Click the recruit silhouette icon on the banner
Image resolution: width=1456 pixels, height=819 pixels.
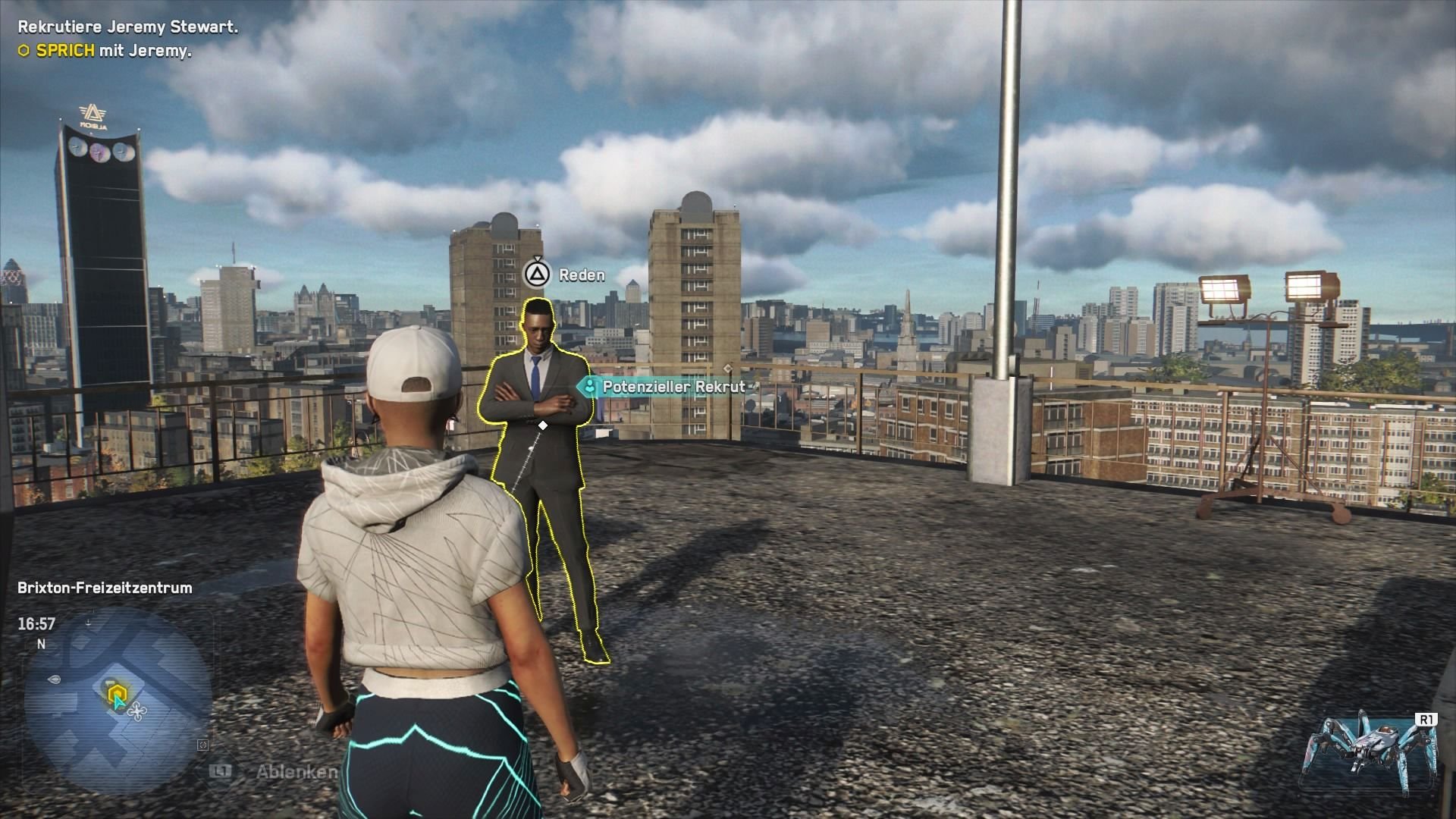[591, 386]
